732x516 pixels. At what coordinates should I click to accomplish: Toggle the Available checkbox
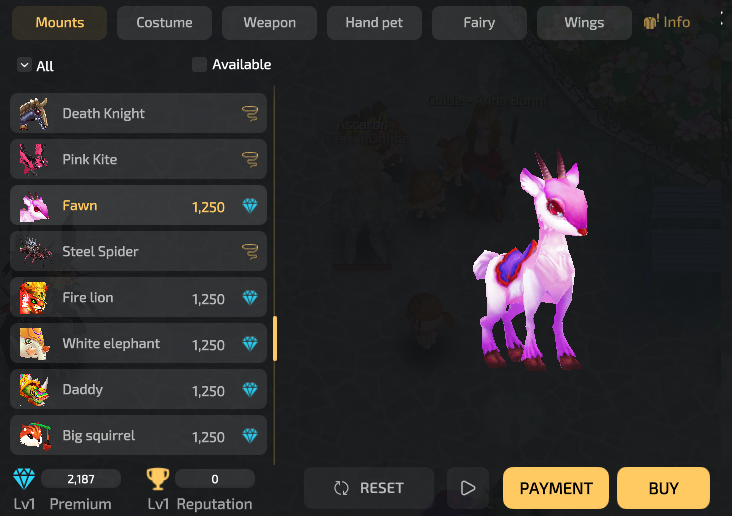pos(200,65)
